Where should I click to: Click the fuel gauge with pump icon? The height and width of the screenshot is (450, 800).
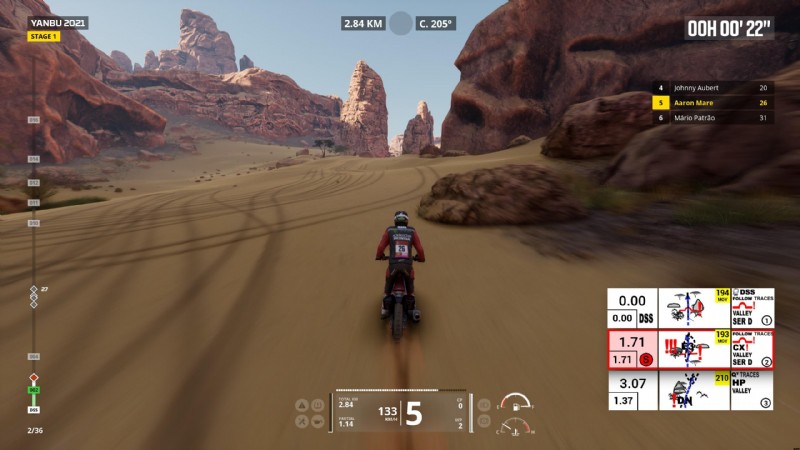tap(515, 403)
